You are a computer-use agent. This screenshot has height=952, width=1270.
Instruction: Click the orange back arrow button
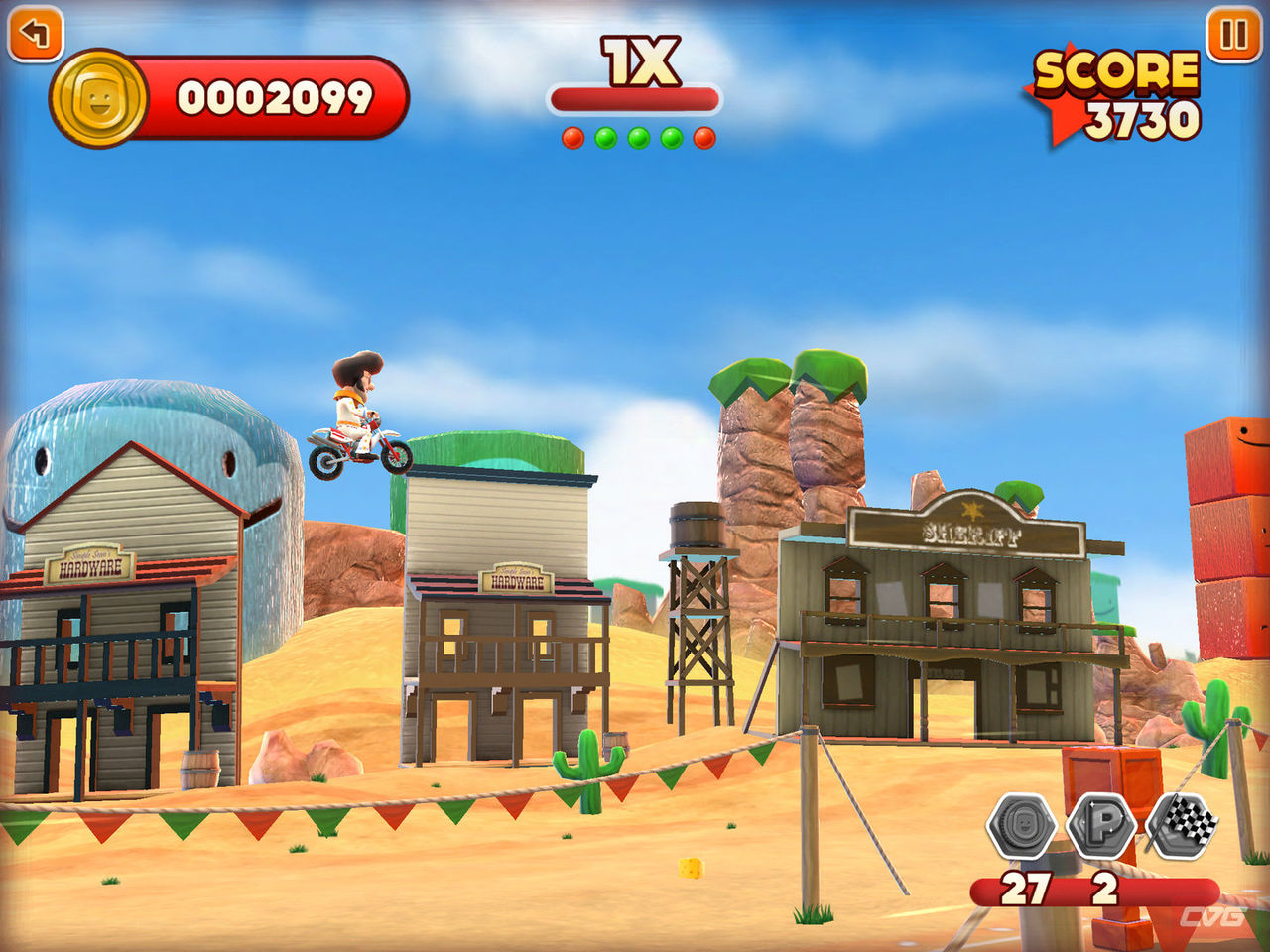(x=35, y=34)
